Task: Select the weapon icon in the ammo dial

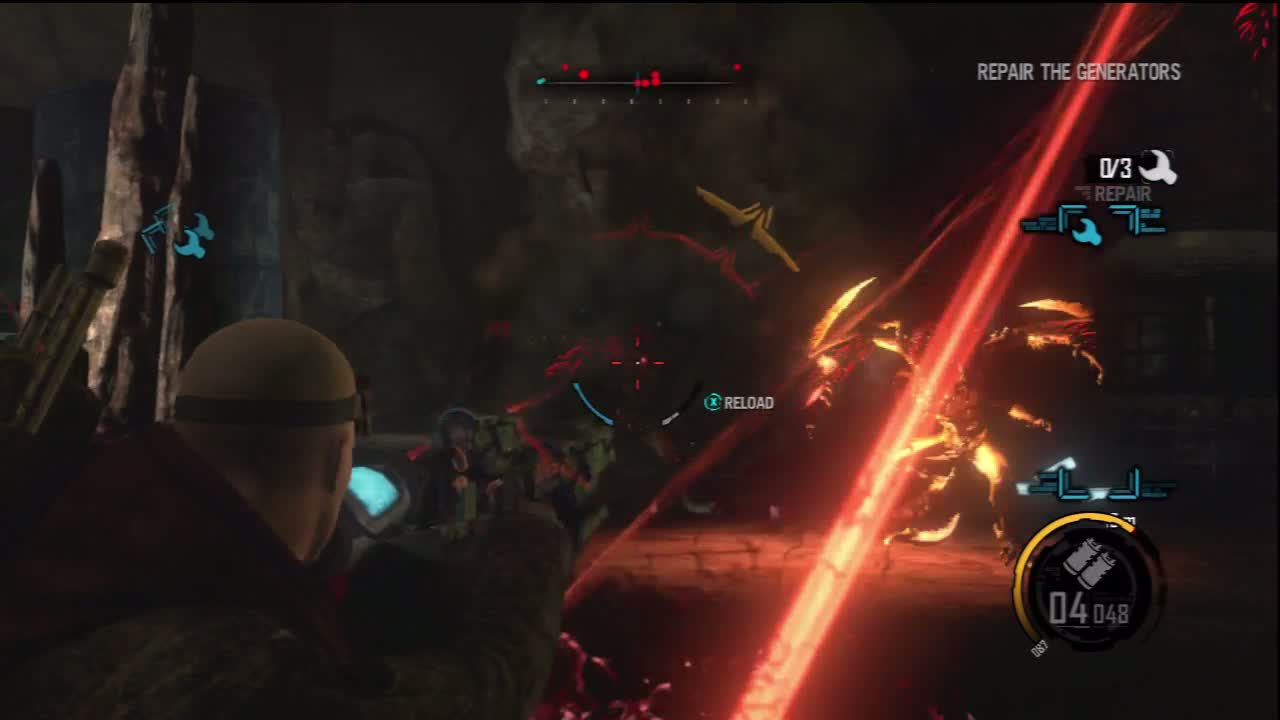Action: (x=1085, y=563)
